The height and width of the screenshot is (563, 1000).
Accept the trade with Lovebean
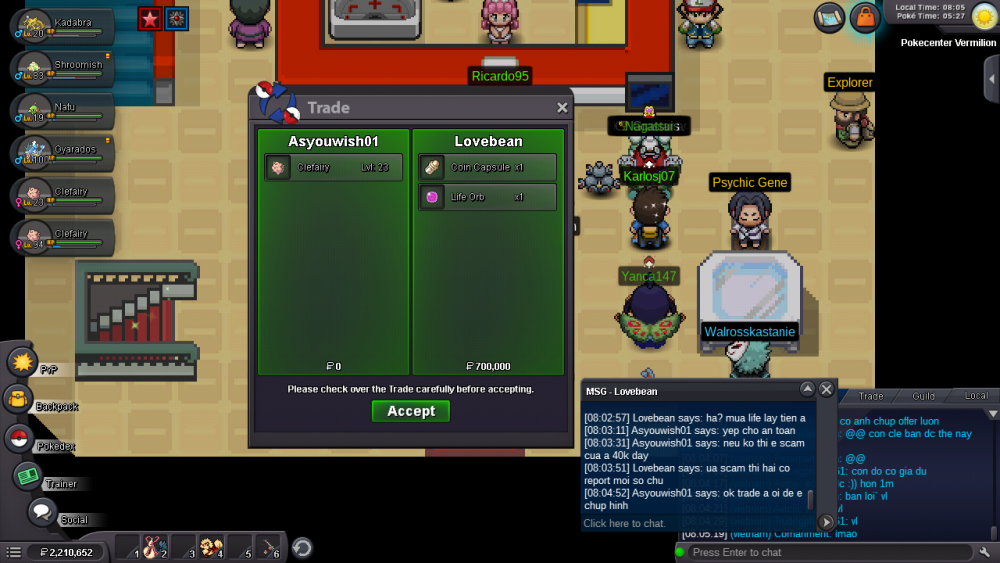coord(410,411)
